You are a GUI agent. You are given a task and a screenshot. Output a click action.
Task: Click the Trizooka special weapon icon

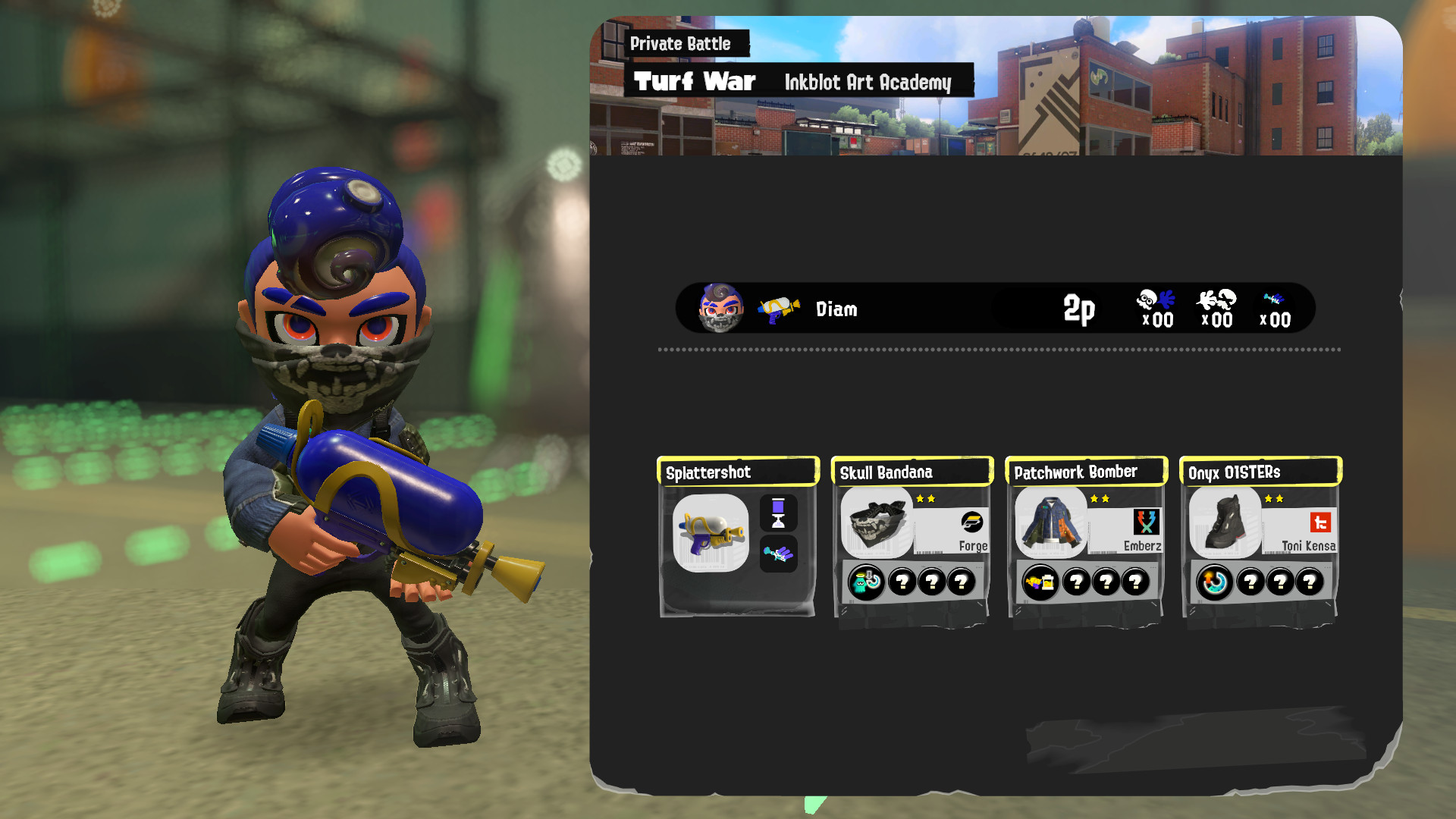pyautogui.click(x=779, y=554)
